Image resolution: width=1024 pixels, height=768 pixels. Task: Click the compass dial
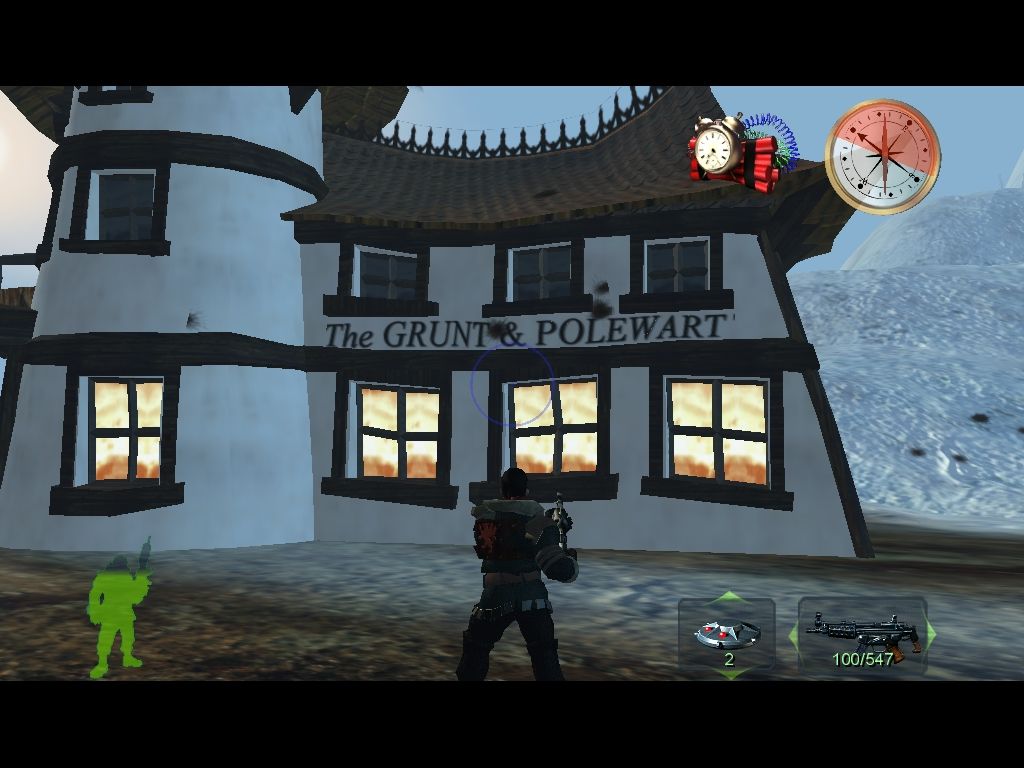click(x=882, y=155)
